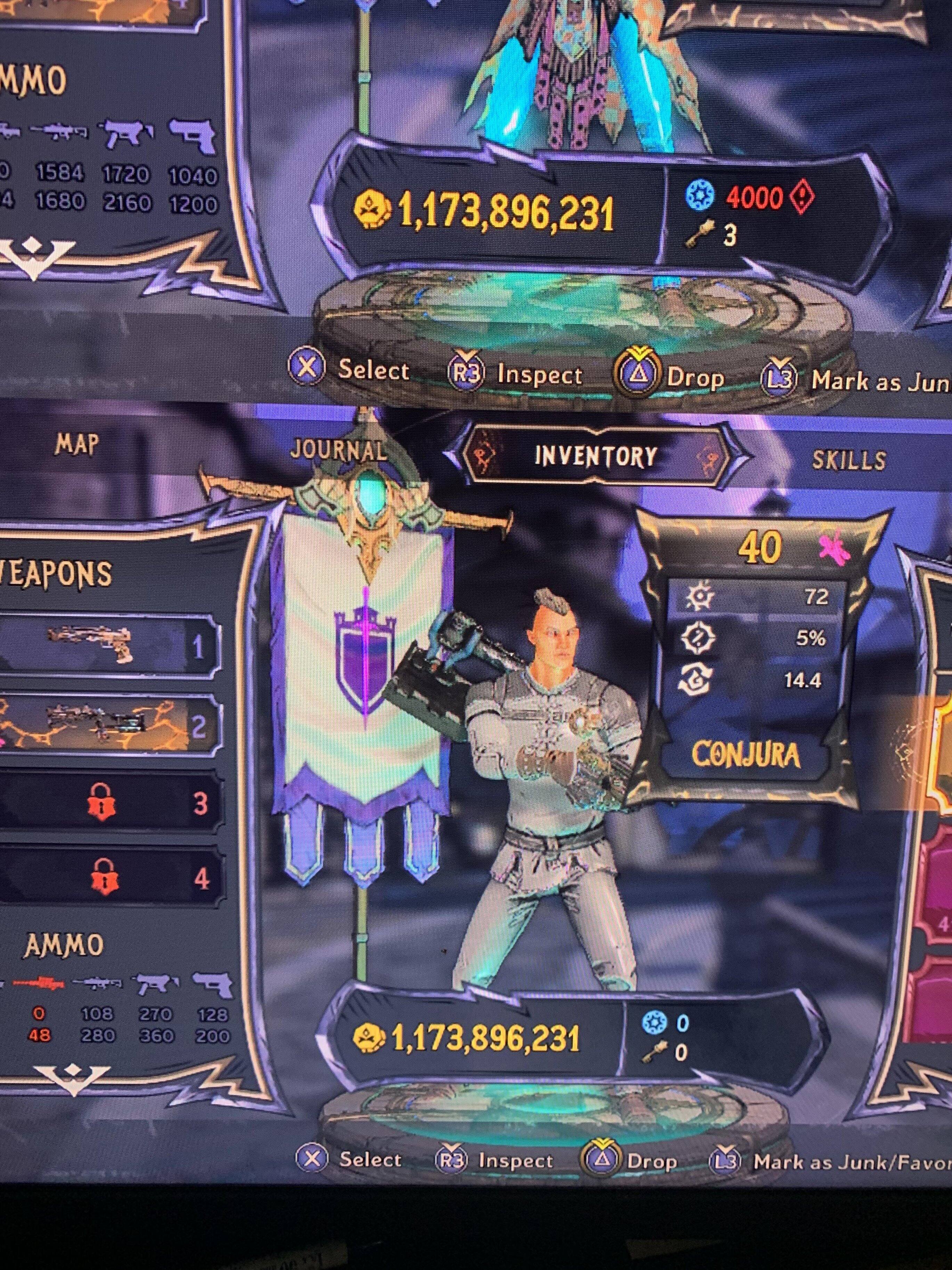952x1270 pixels.
Task: Click the locked weapon slot 4
Action: 109,878
